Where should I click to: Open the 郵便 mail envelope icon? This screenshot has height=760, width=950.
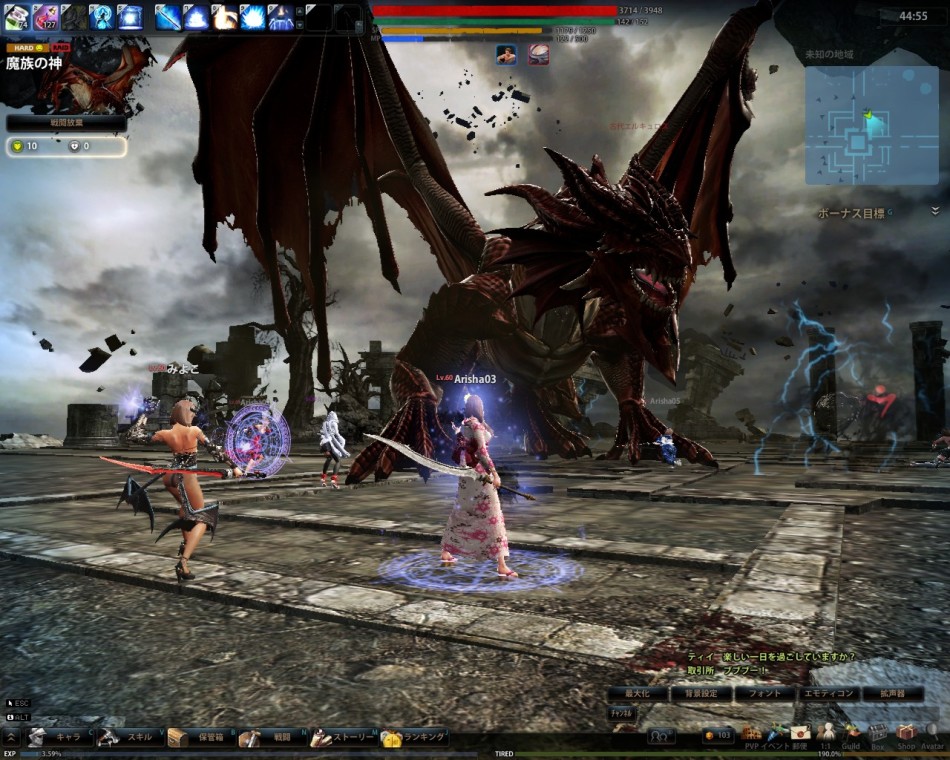click(800, 733)
